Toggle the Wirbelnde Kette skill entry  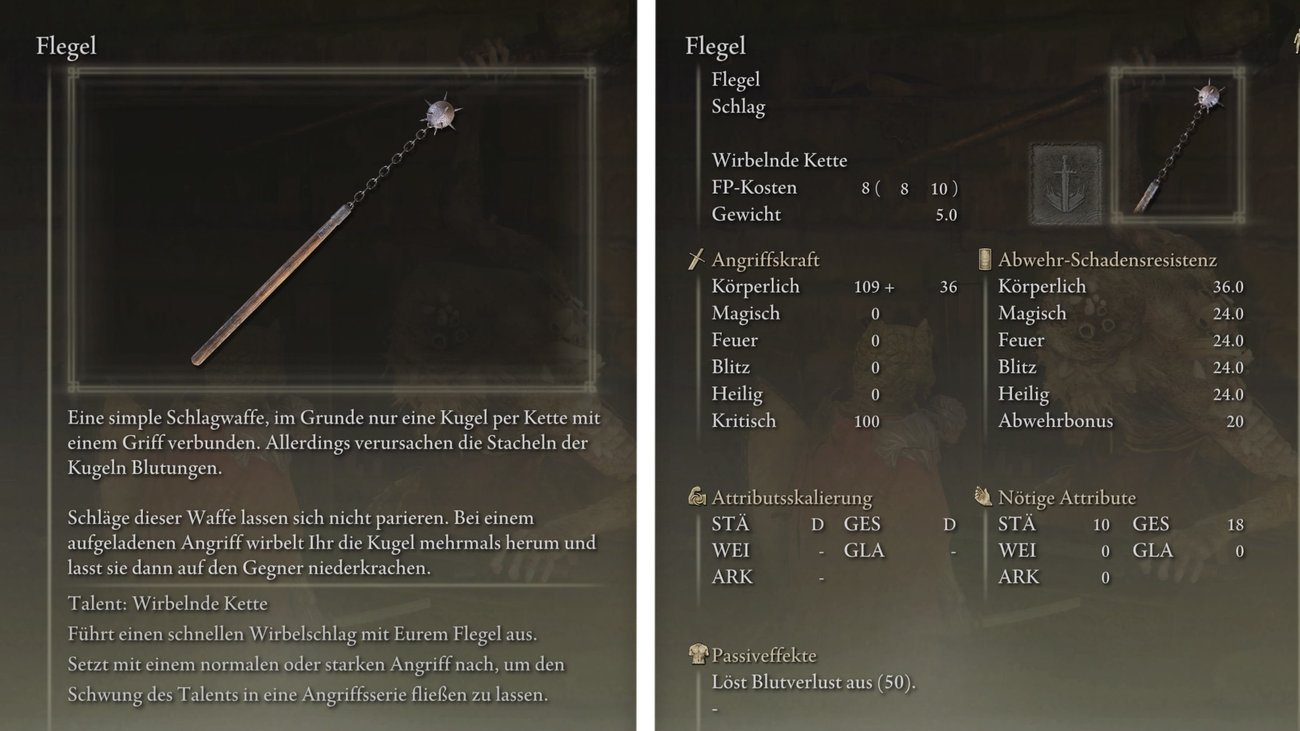click(x=779, y=160)
